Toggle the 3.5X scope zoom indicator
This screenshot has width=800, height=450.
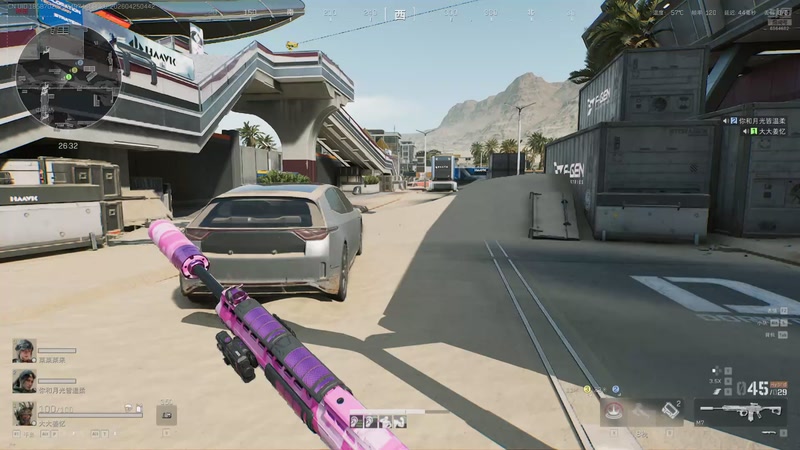714,381
